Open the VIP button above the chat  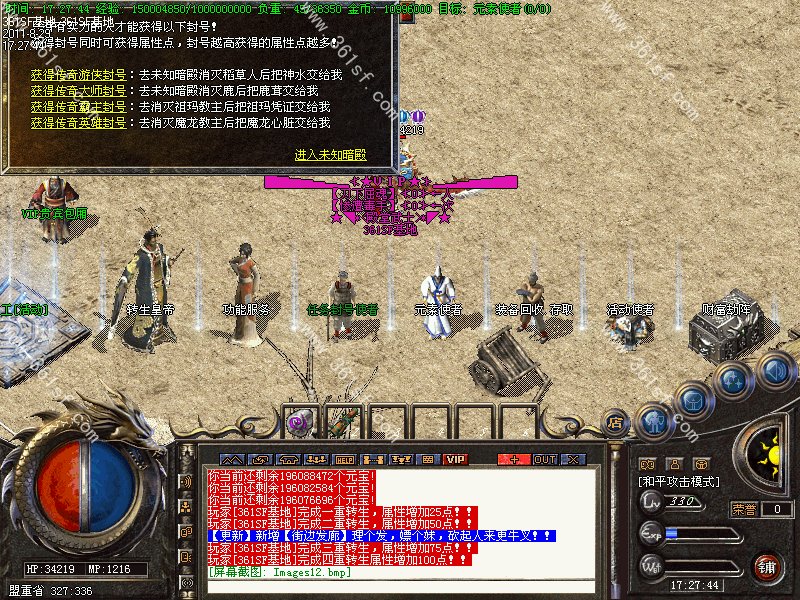(456, 459)
